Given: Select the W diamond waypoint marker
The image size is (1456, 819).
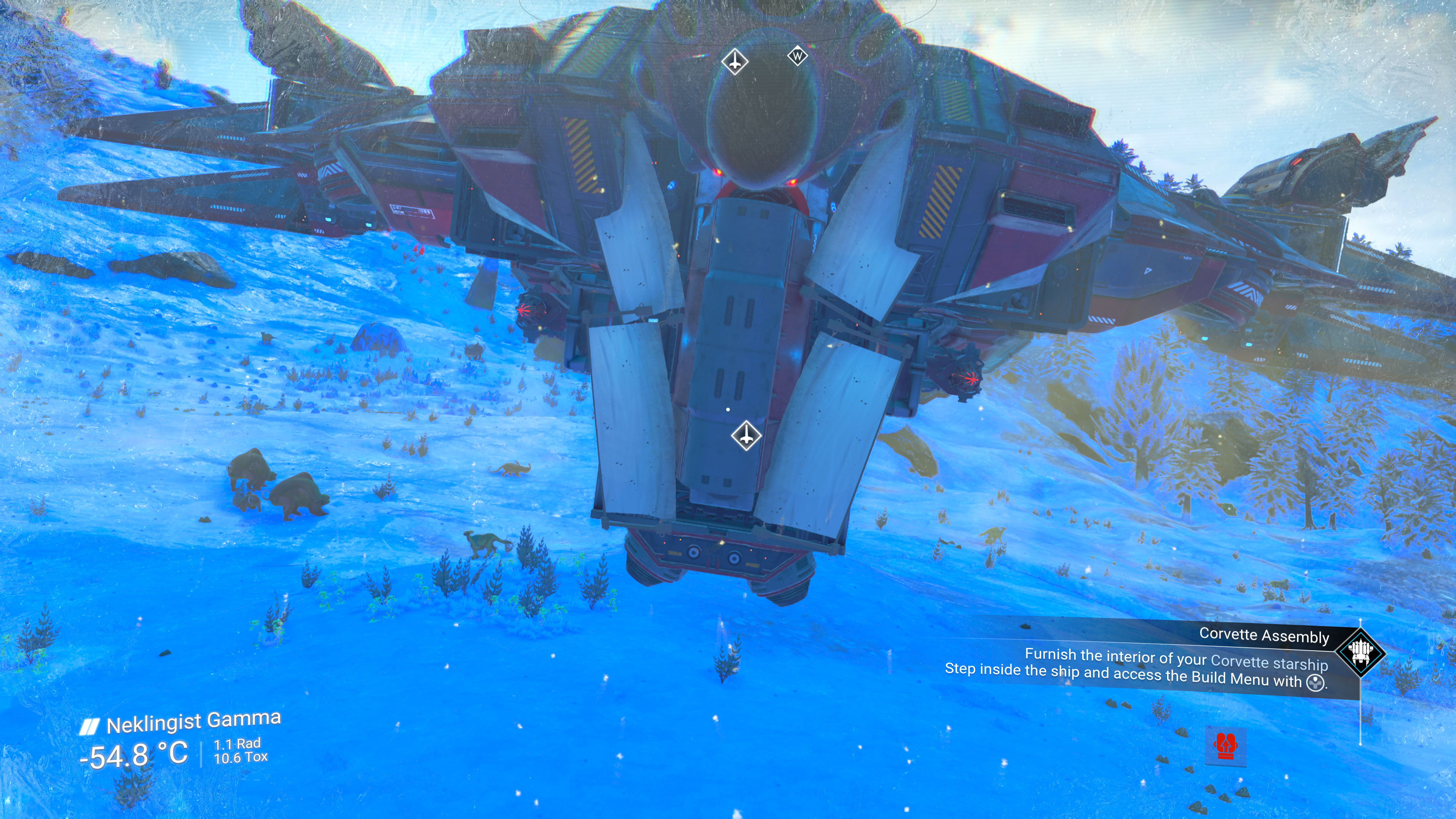Looking at the screenshot, I should pyautogui.click(x=797, y=56).
